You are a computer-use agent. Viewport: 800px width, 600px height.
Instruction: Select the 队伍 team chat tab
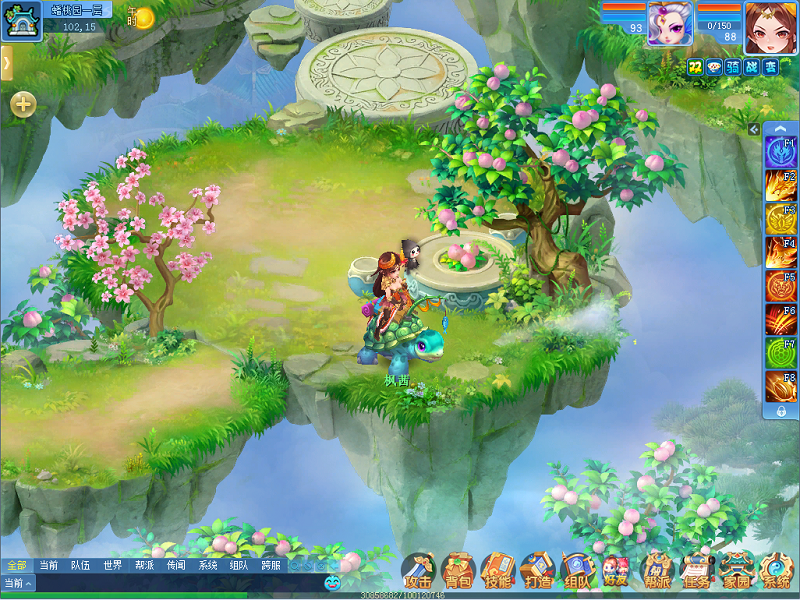80,565
